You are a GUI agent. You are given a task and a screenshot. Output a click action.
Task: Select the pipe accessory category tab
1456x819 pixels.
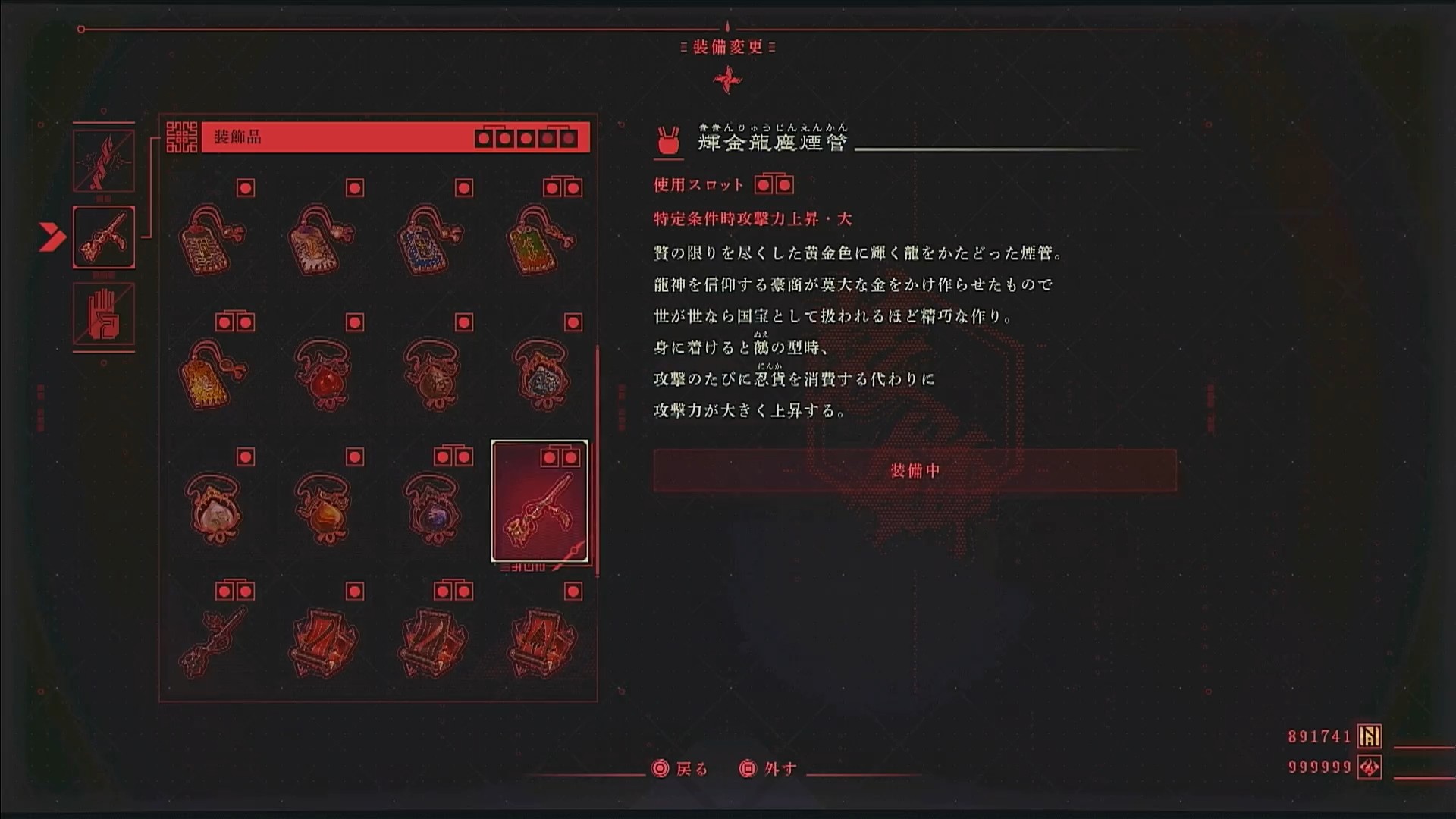pos(104,237)
